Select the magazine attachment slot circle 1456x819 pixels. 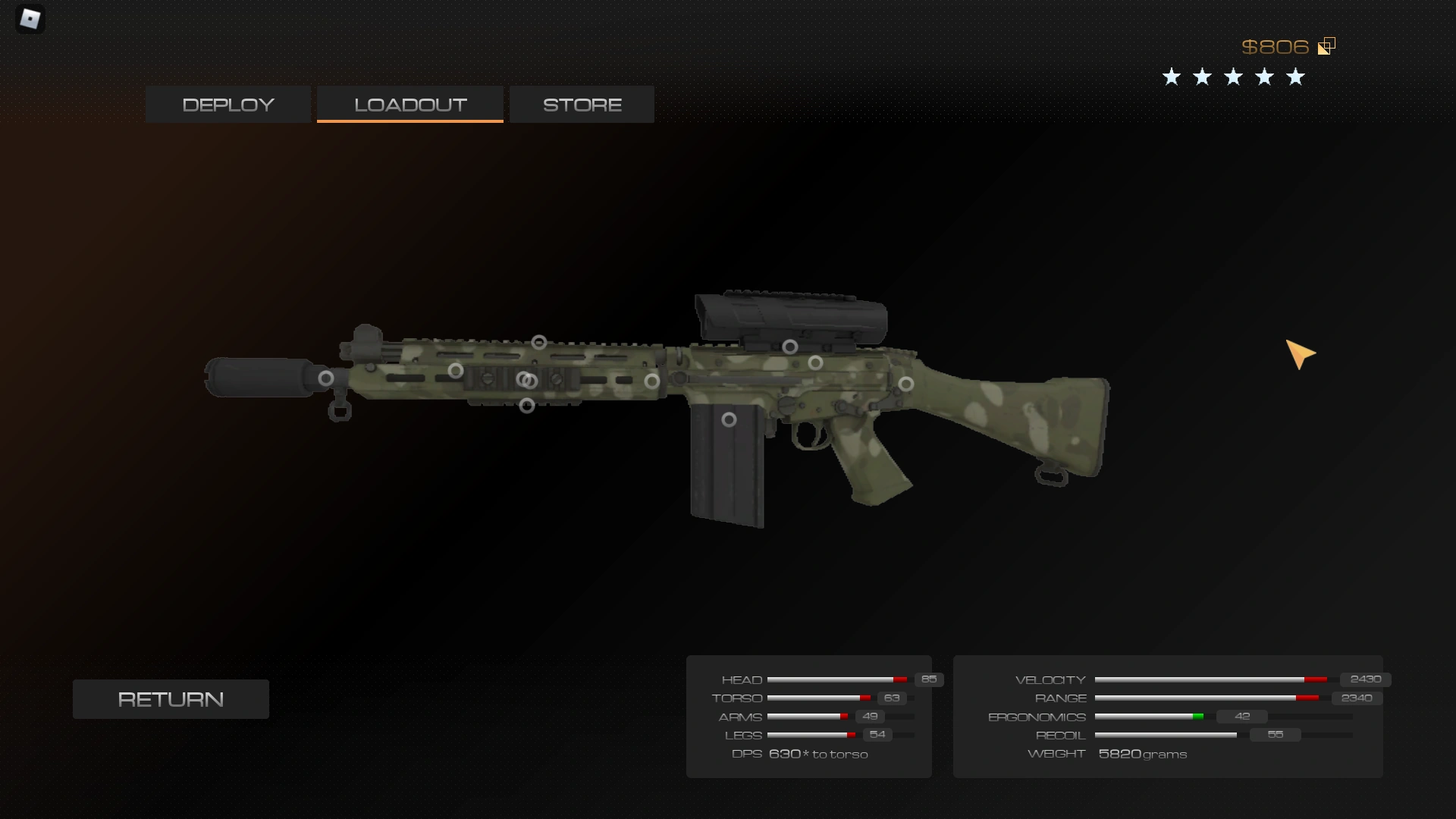click(x=730, y=420)
